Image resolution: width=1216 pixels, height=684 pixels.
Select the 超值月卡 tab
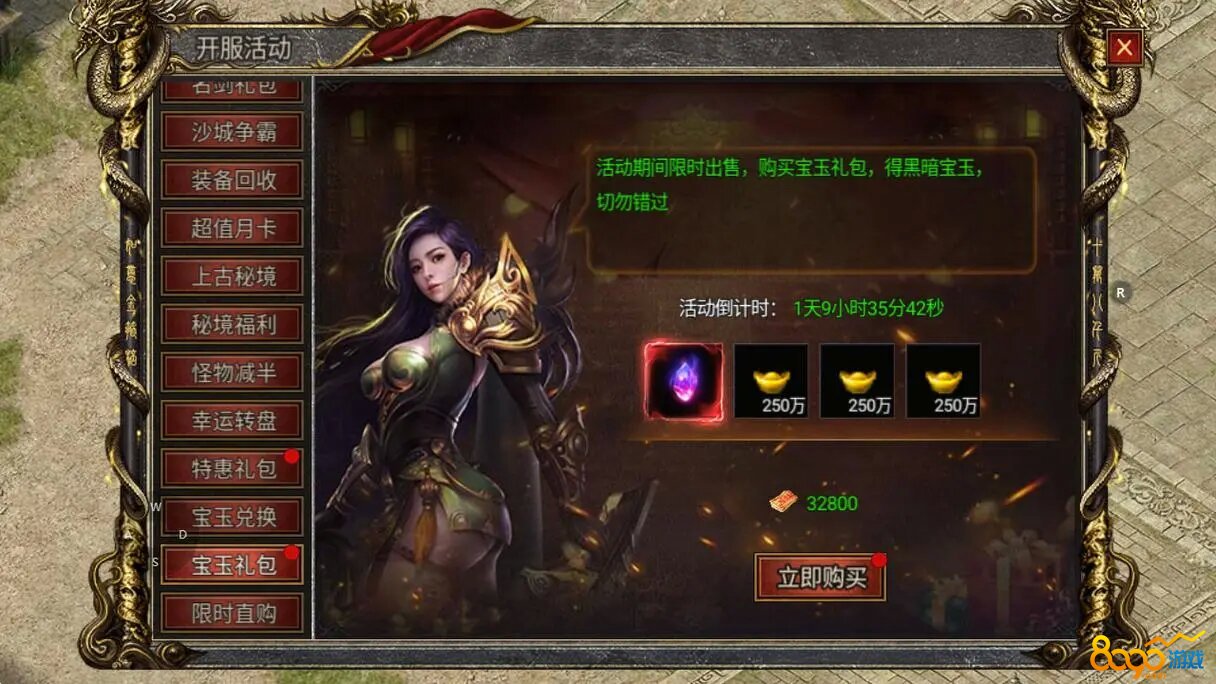click(232, 228)
